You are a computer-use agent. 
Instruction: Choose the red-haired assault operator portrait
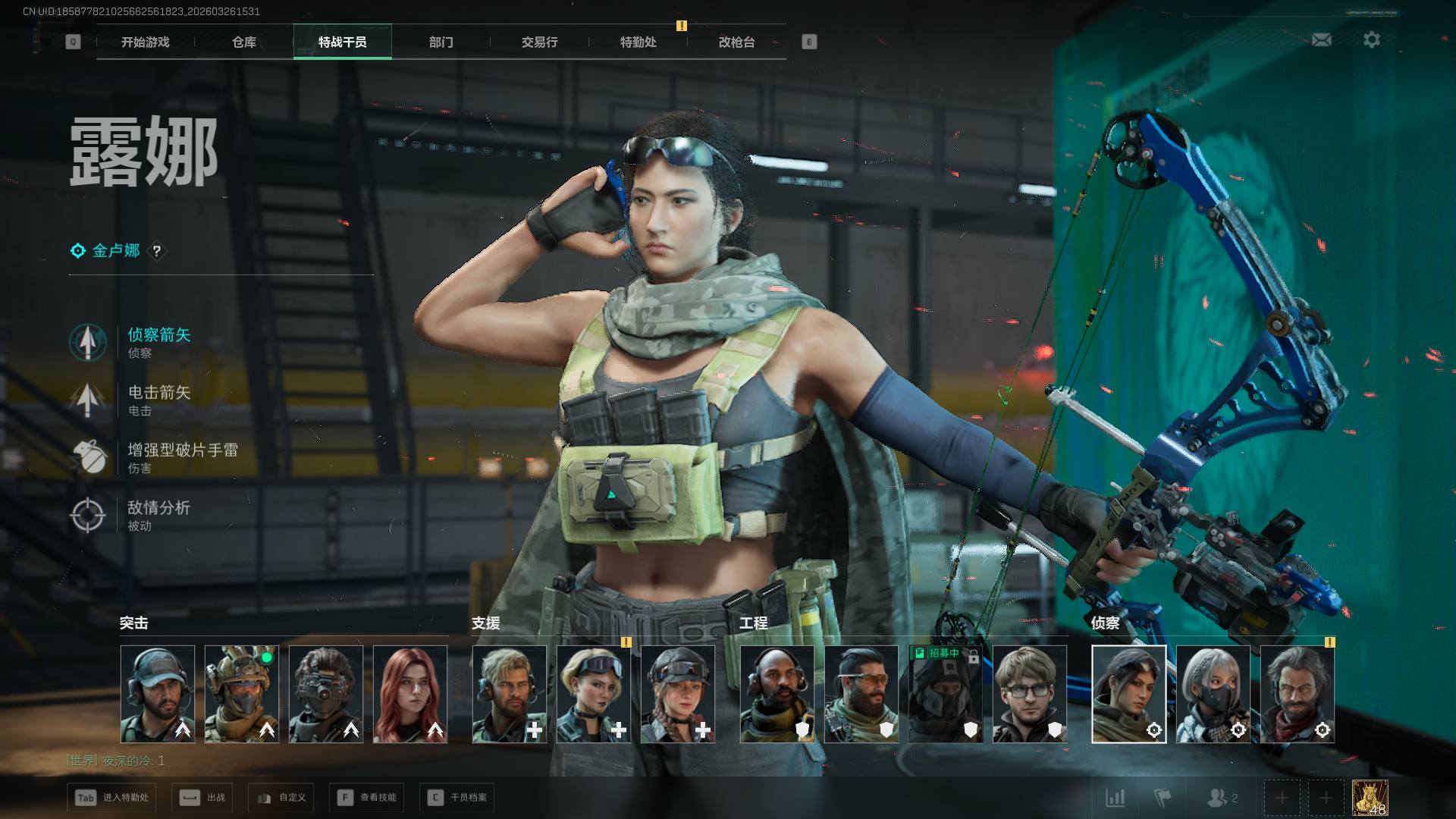click(x=410, y=694)
